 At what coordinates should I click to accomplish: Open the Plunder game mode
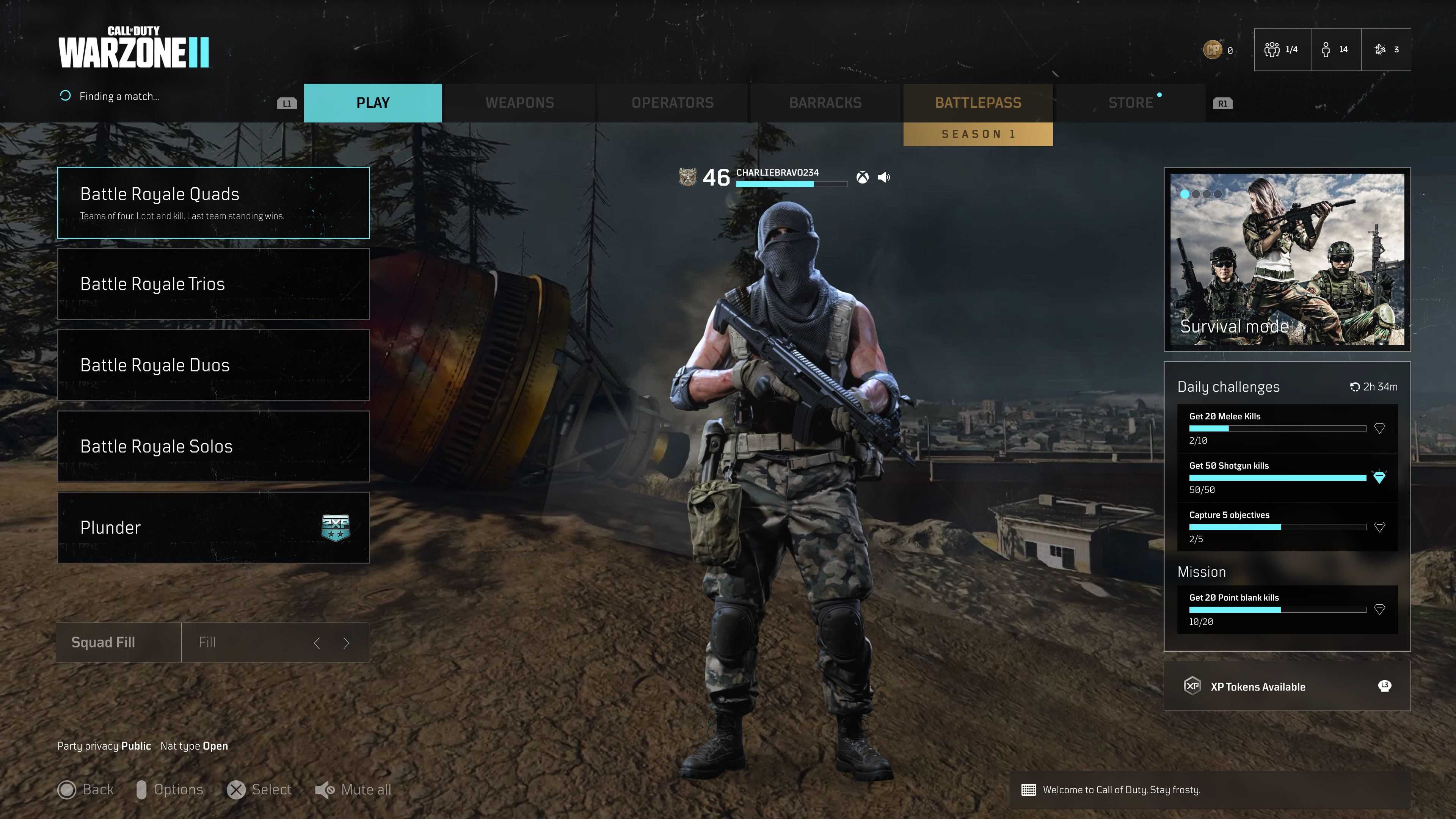[x=213, y=527]
